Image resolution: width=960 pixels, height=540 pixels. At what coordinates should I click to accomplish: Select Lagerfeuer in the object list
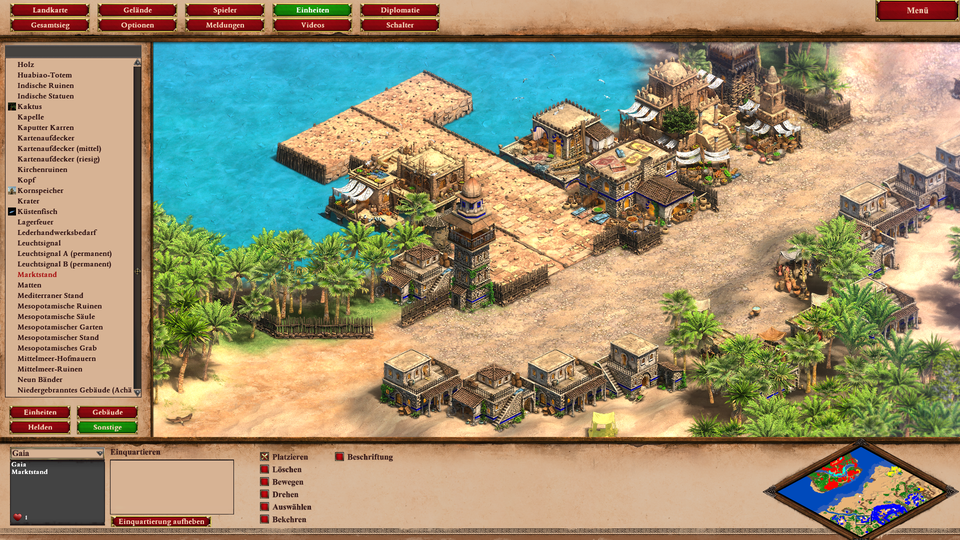pos(35,222)
